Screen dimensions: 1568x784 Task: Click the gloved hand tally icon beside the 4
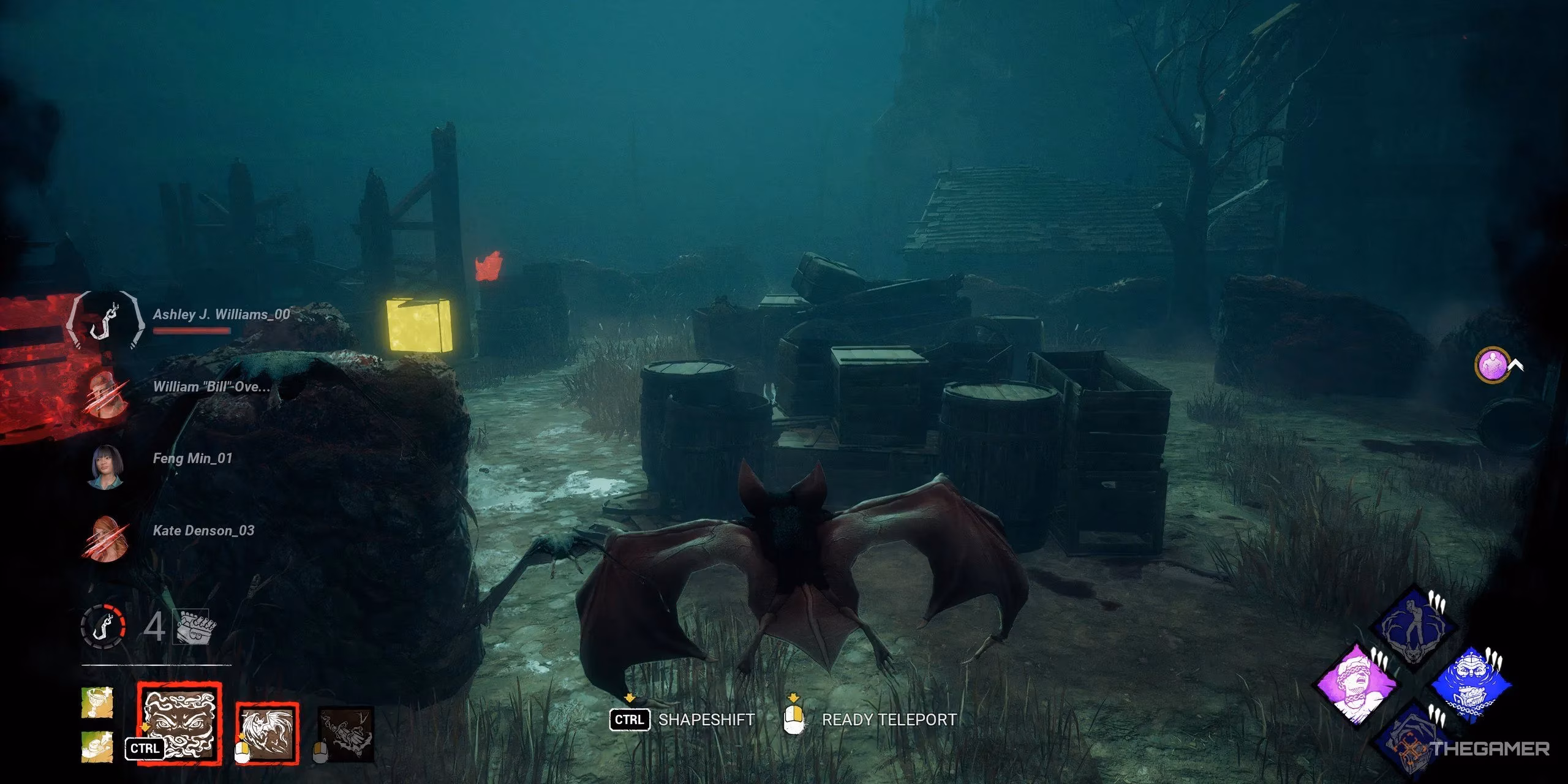click(x=194, y=626)
